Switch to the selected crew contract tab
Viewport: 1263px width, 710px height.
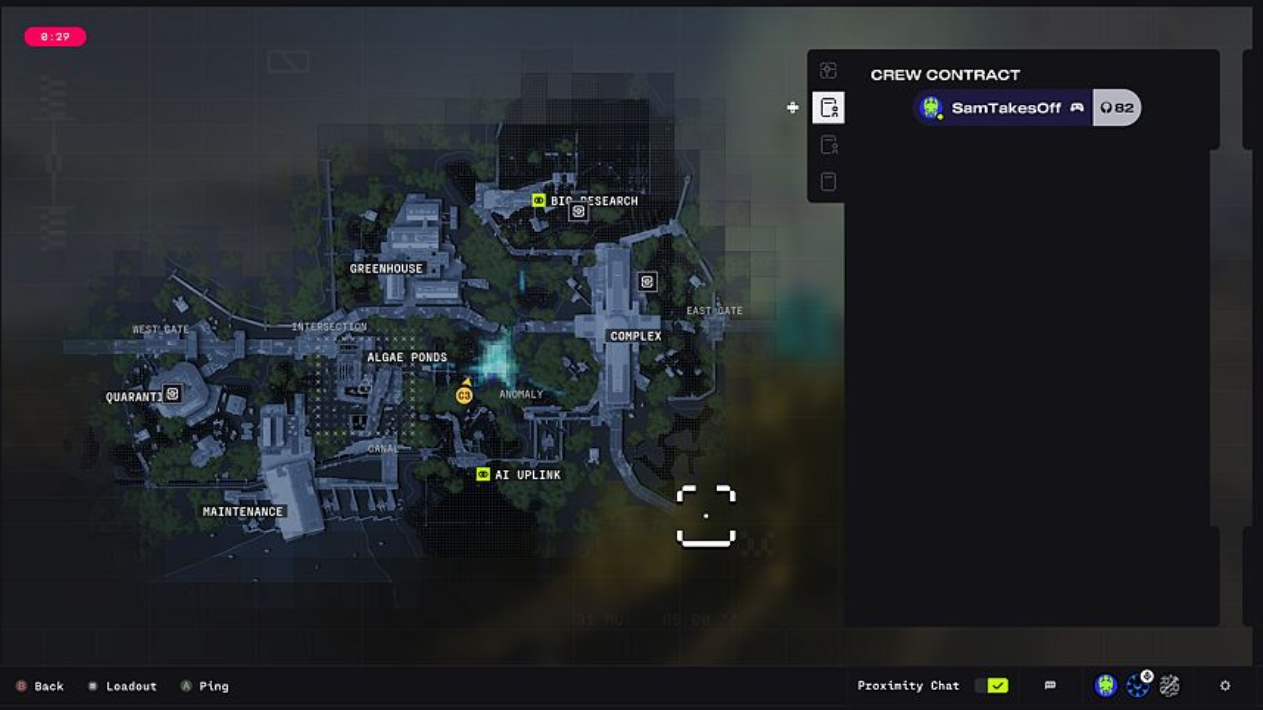pyautogui.click(x=828, y=108)
